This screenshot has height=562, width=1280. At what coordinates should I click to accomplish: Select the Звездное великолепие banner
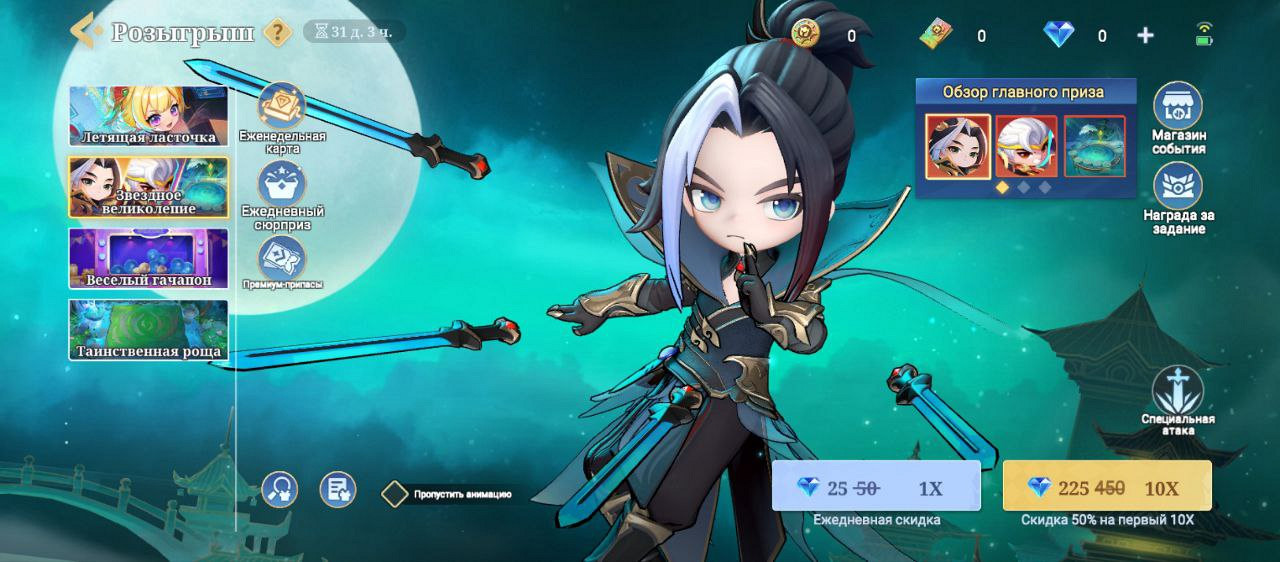tap(148, 187)
